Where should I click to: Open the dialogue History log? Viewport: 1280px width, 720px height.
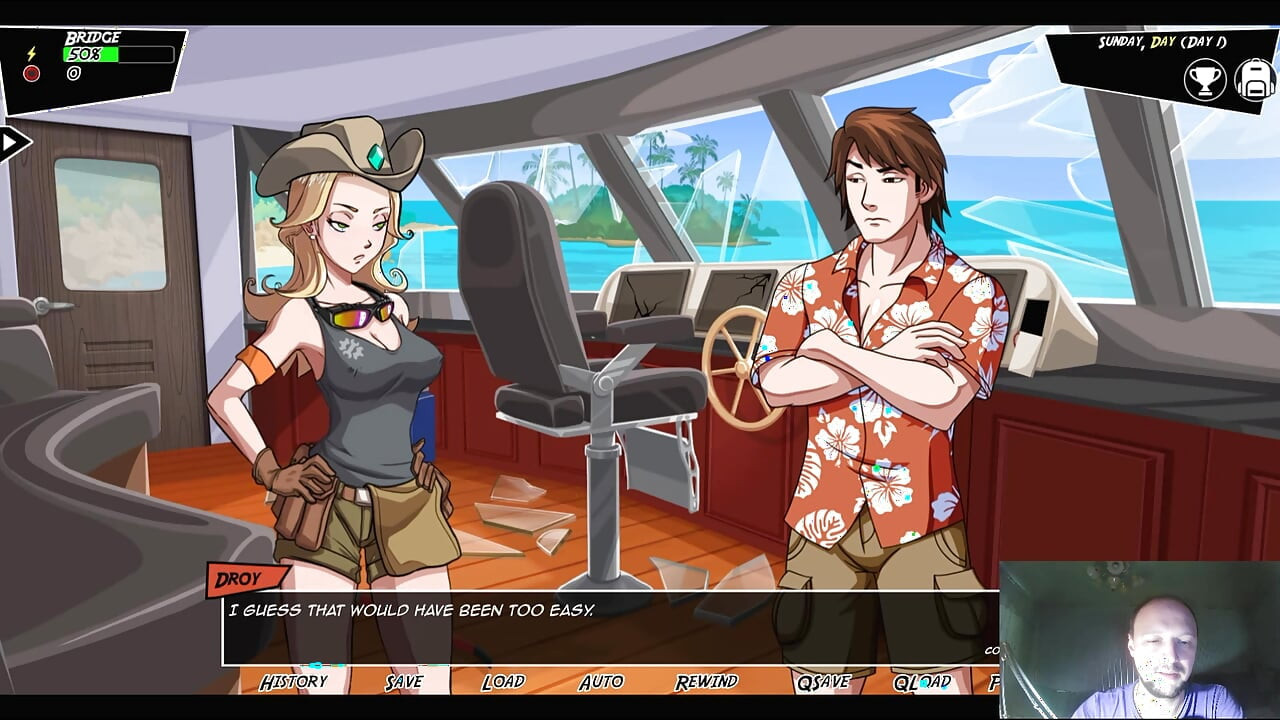[293, 682]
